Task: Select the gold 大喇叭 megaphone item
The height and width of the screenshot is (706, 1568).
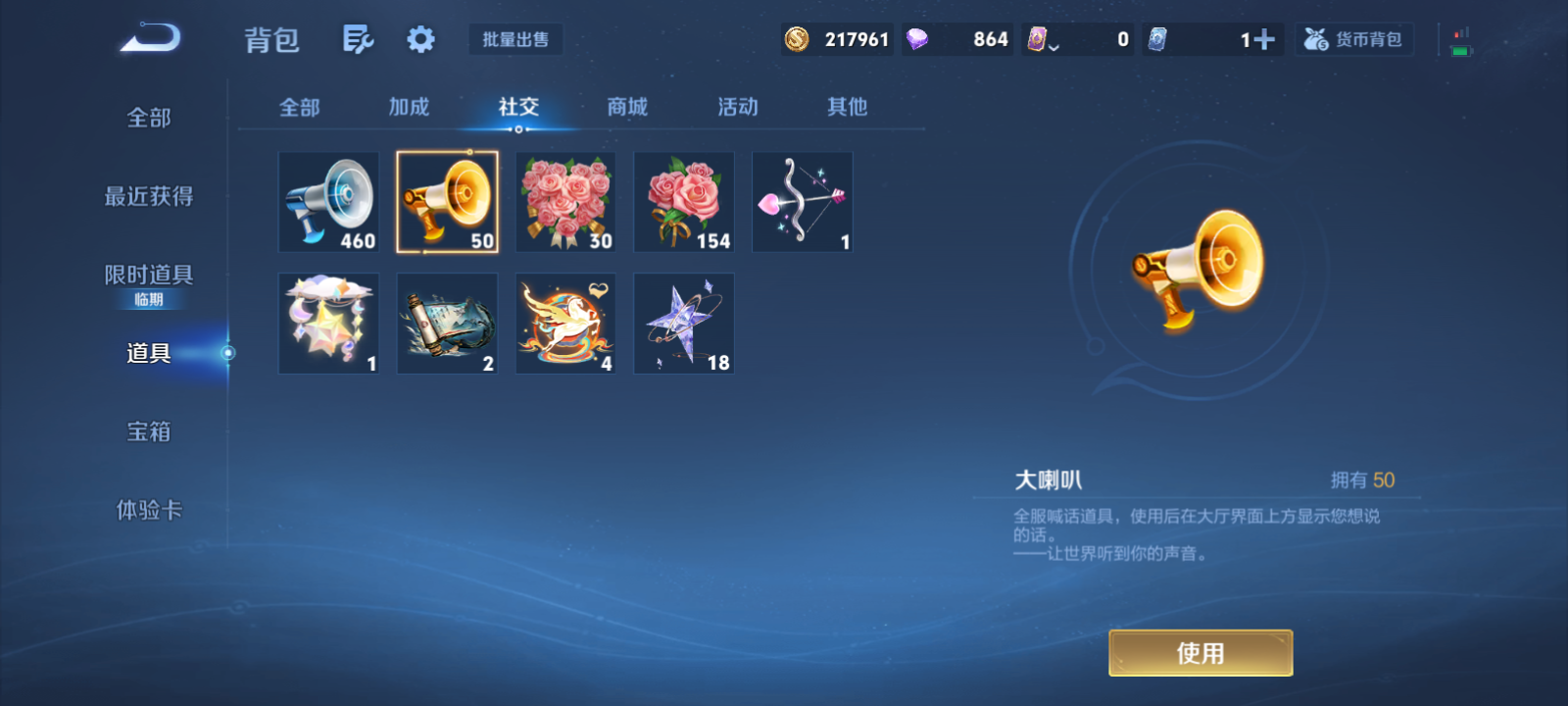Action: pos(447,201)
